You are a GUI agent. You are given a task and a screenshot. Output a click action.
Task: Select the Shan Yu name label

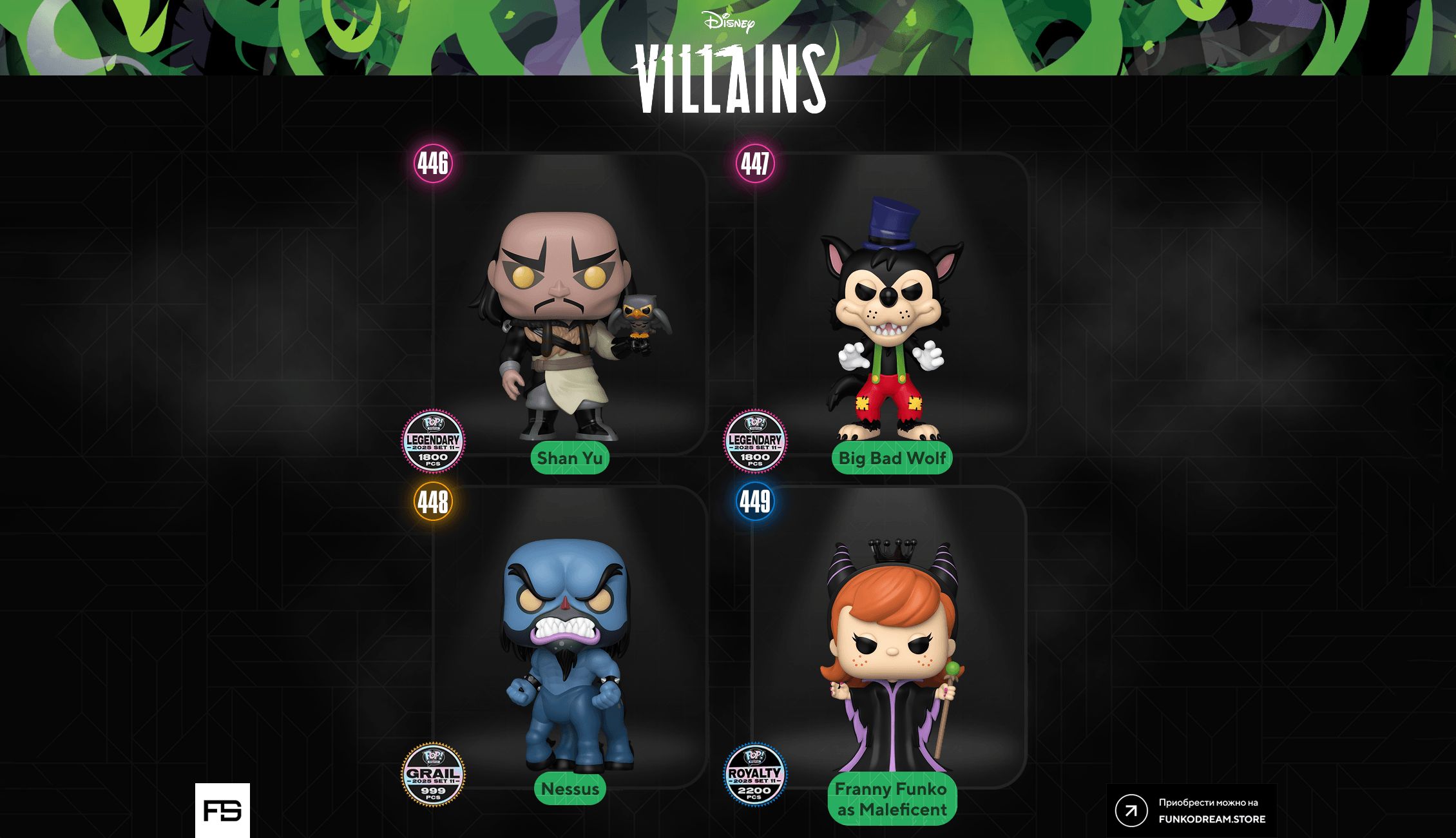point(570,458)
